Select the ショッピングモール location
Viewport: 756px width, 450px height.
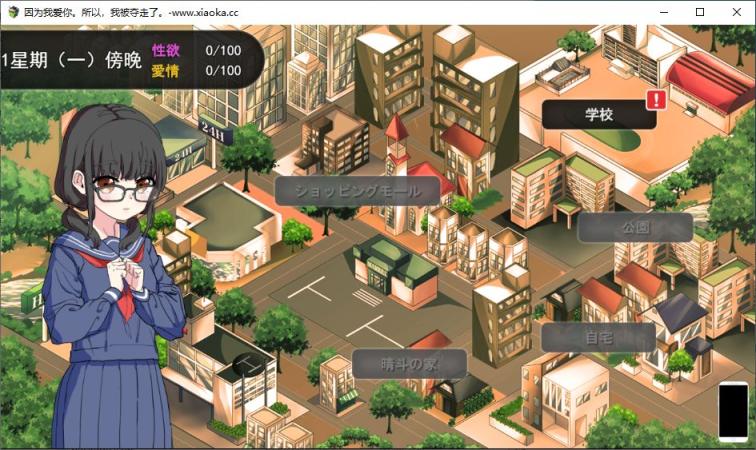click(357, 191)
